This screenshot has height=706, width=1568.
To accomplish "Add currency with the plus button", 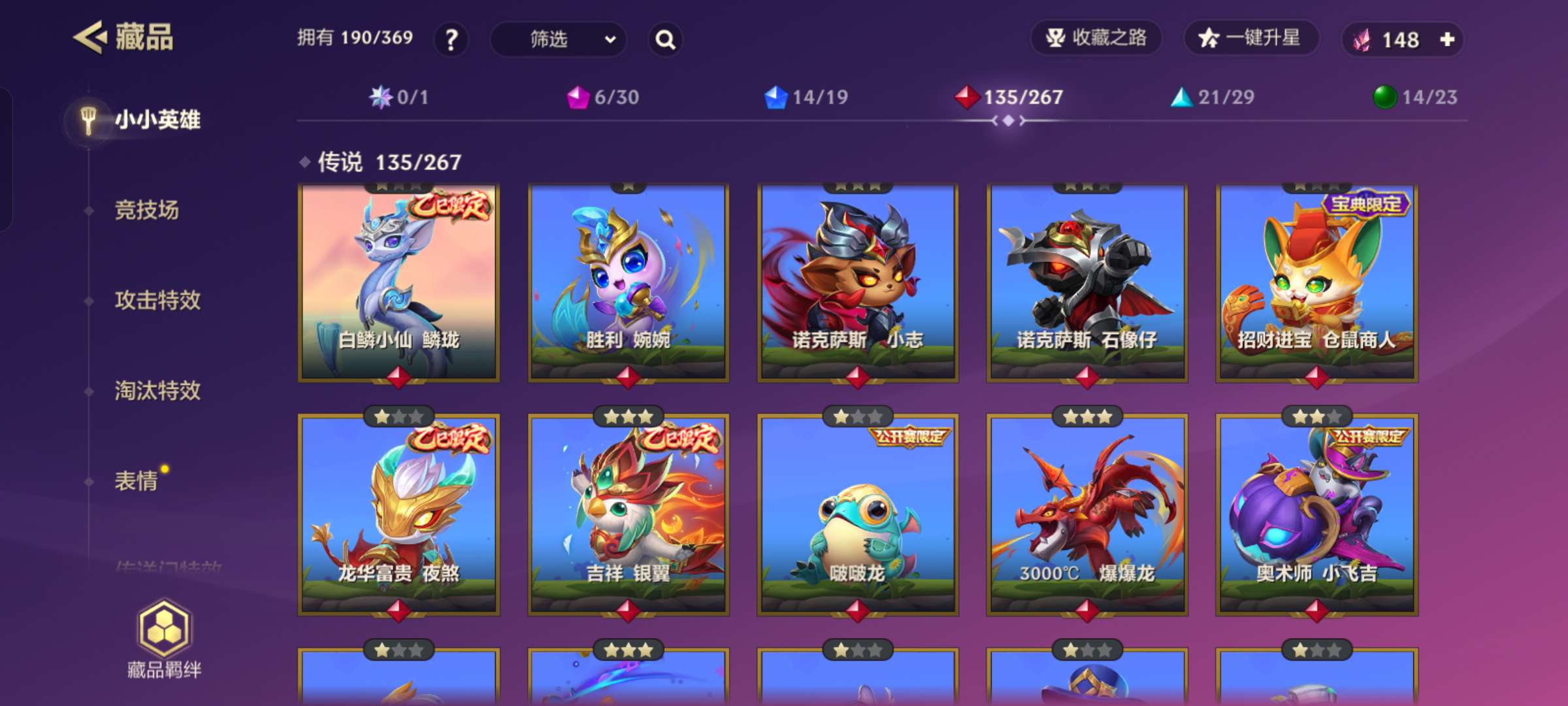I will coord(1447,40).
